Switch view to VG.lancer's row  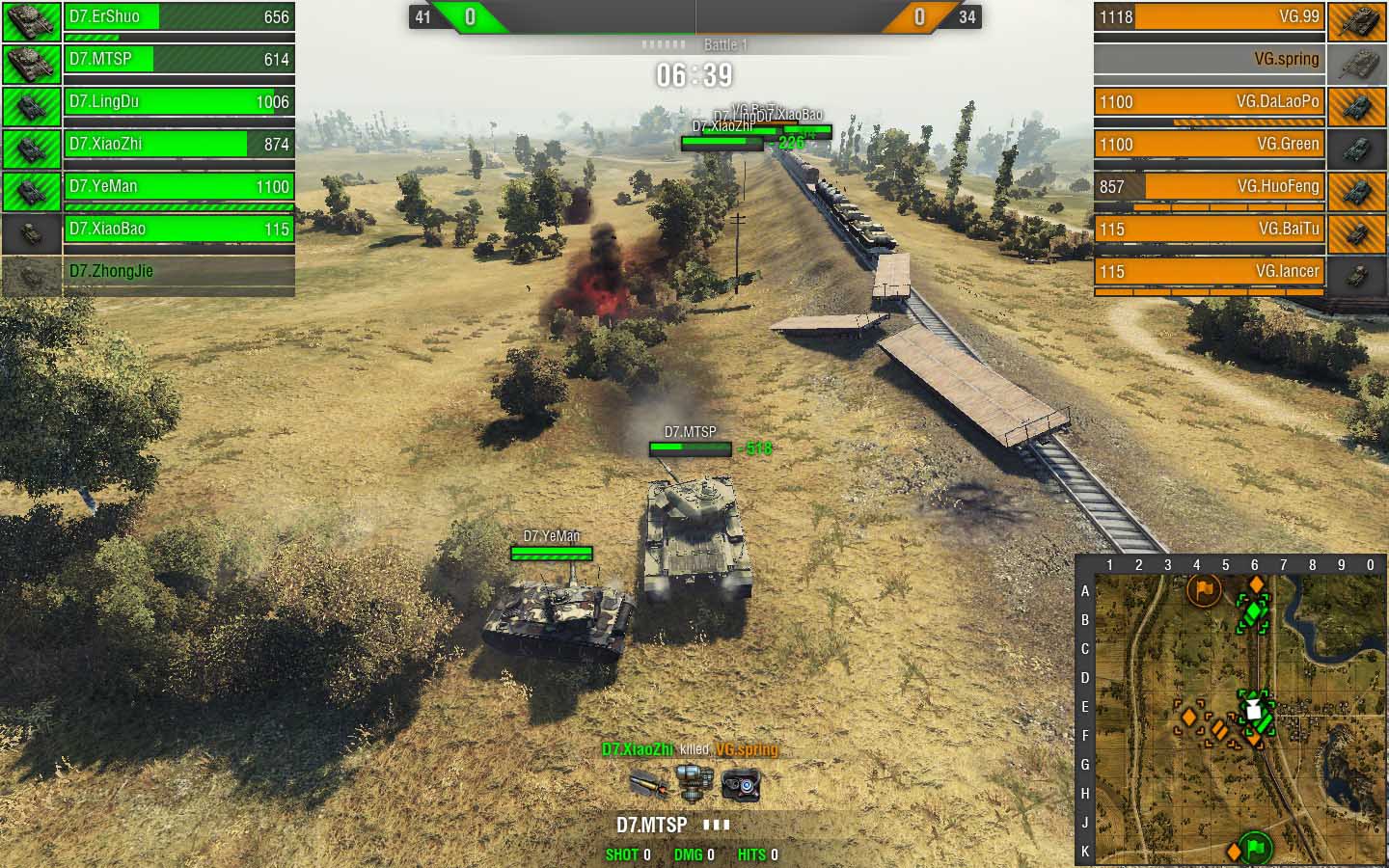(x=1210, y=272)
